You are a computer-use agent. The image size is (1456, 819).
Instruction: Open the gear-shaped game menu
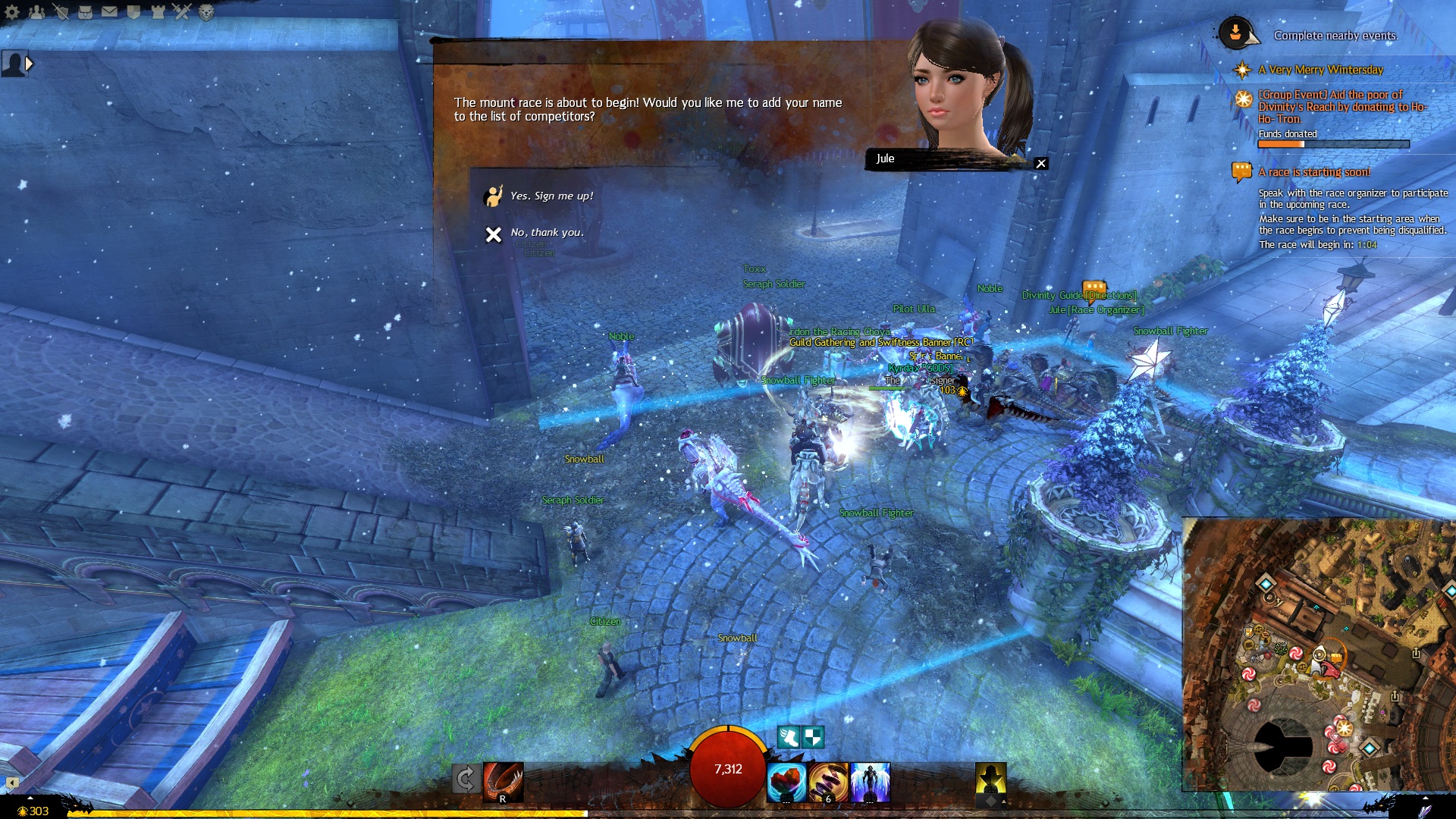[x=12, y=11]
